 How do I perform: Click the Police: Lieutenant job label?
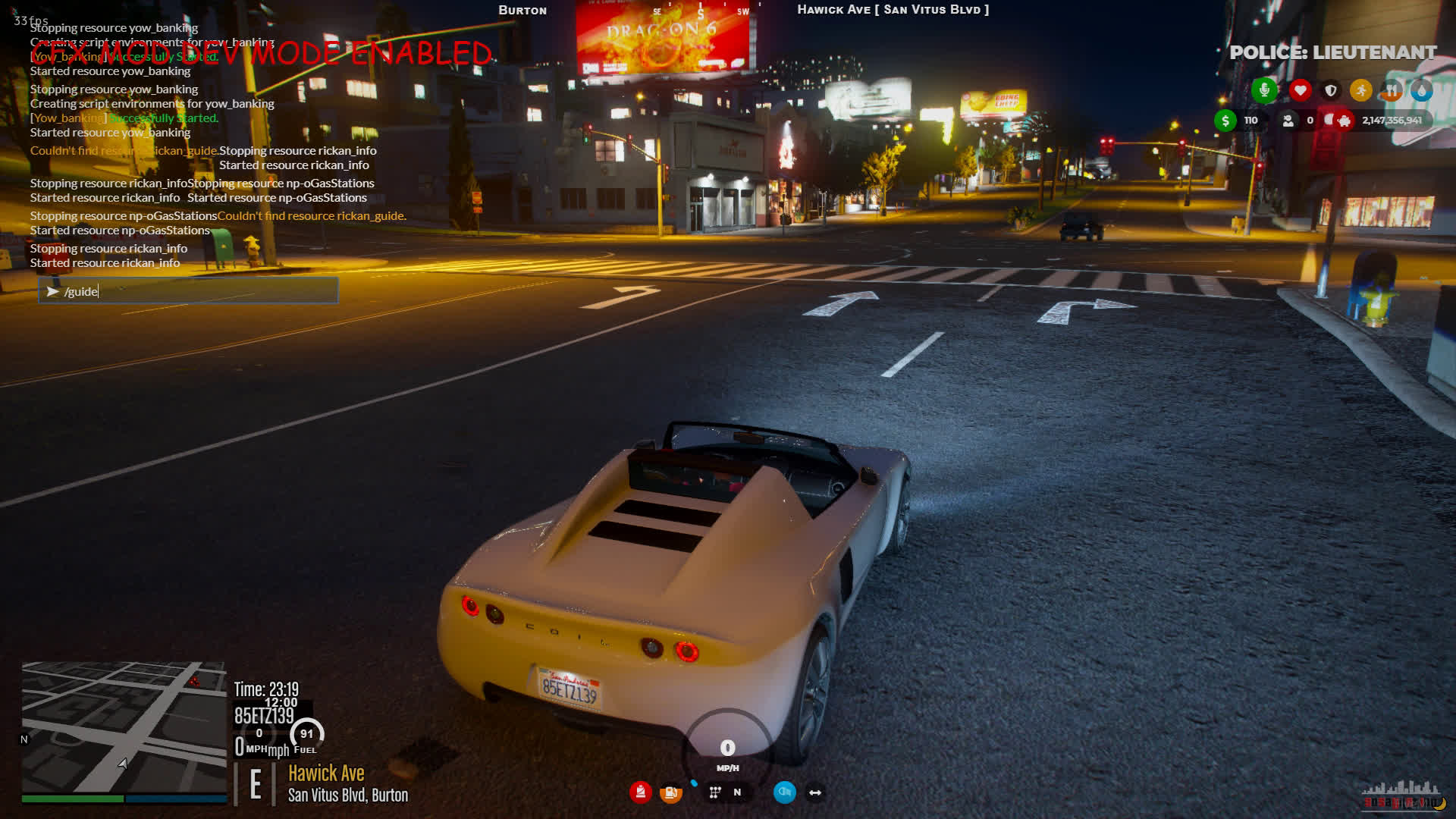tap(1332, 52)
